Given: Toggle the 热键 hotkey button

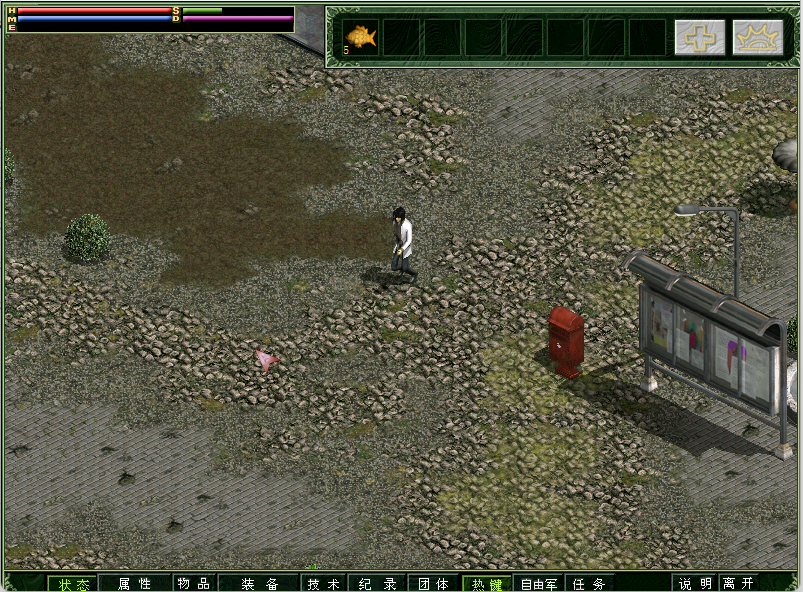Looking at the screenshot, I should [487, 584].
